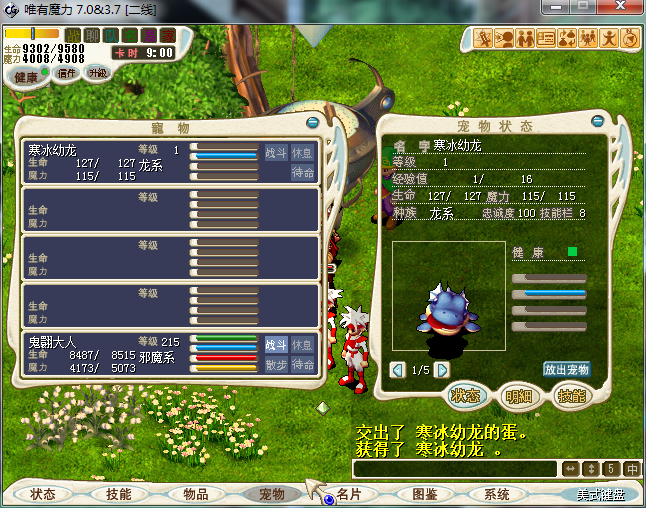
Task: Open the pet 技能 (skills) tab
Action: [569, 396]
